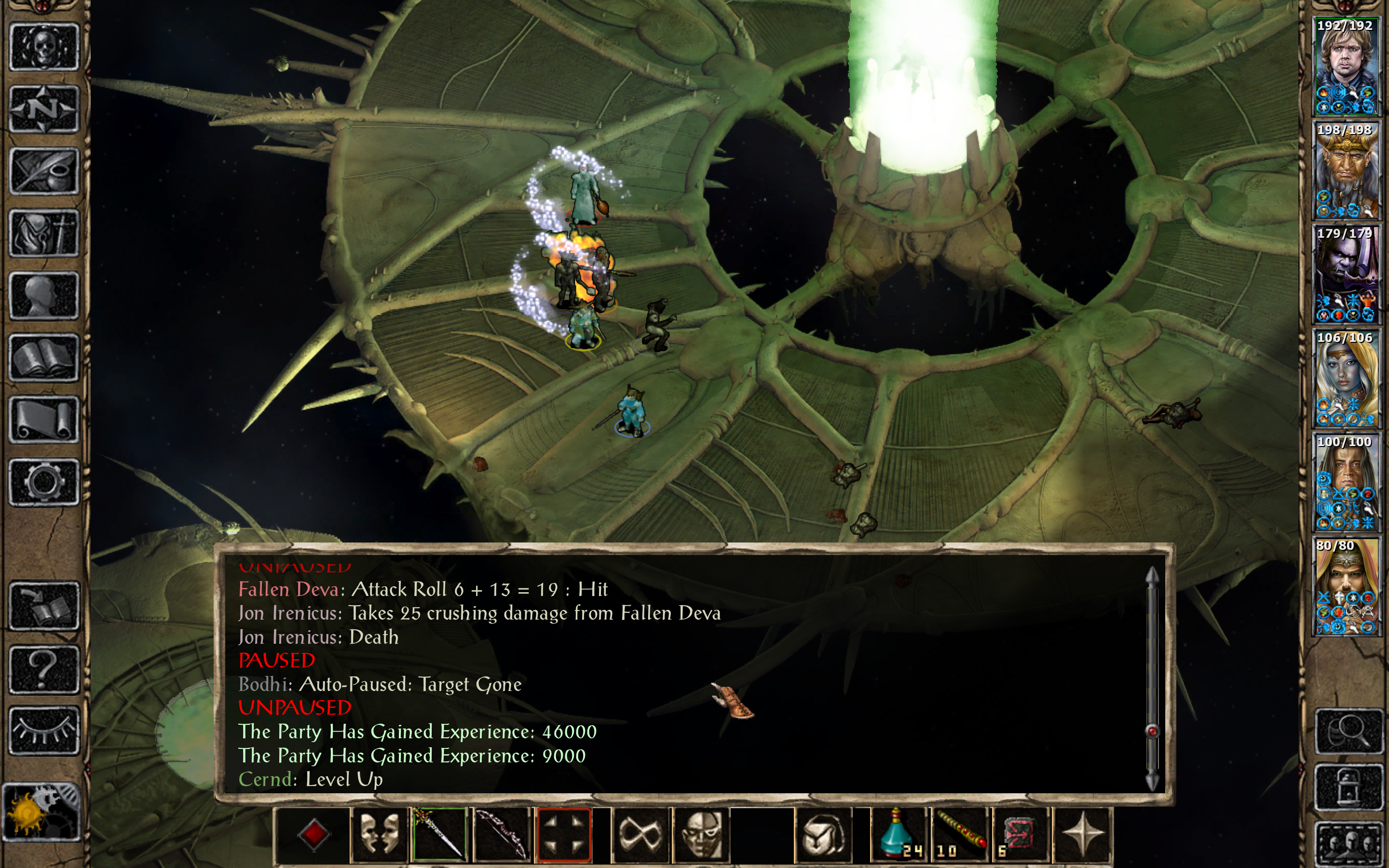Rest the party using the closed-eye button
Screen dimensions: 1389x868
(43, 730)
